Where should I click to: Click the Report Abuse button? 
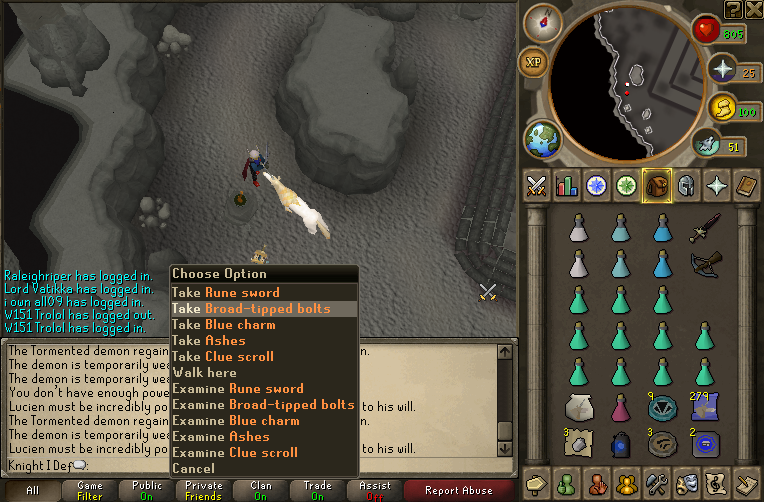click(x=459, y=490)
